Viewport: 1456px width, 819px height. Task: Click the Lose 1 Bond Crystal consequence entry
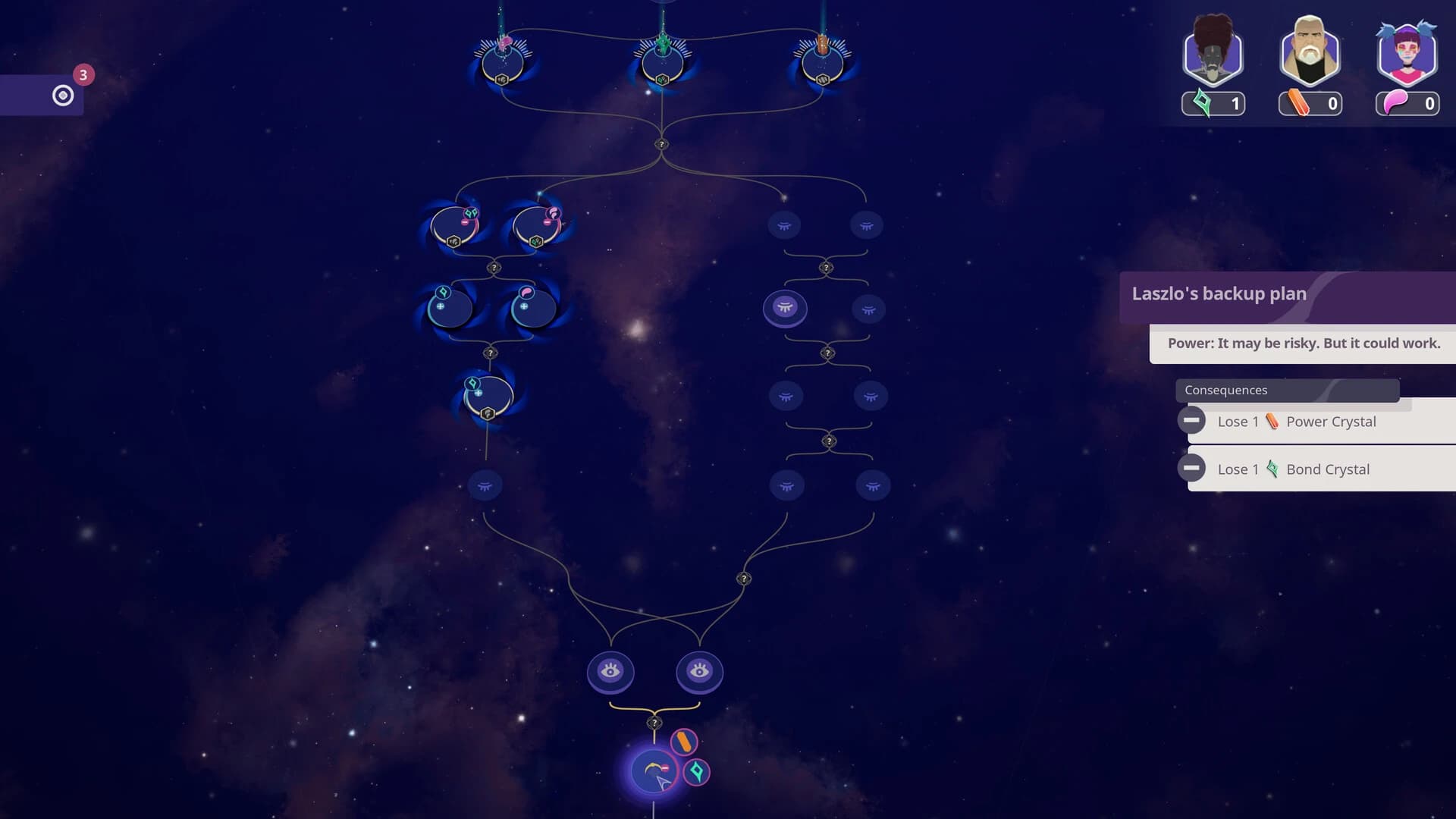coord(1319,469)
